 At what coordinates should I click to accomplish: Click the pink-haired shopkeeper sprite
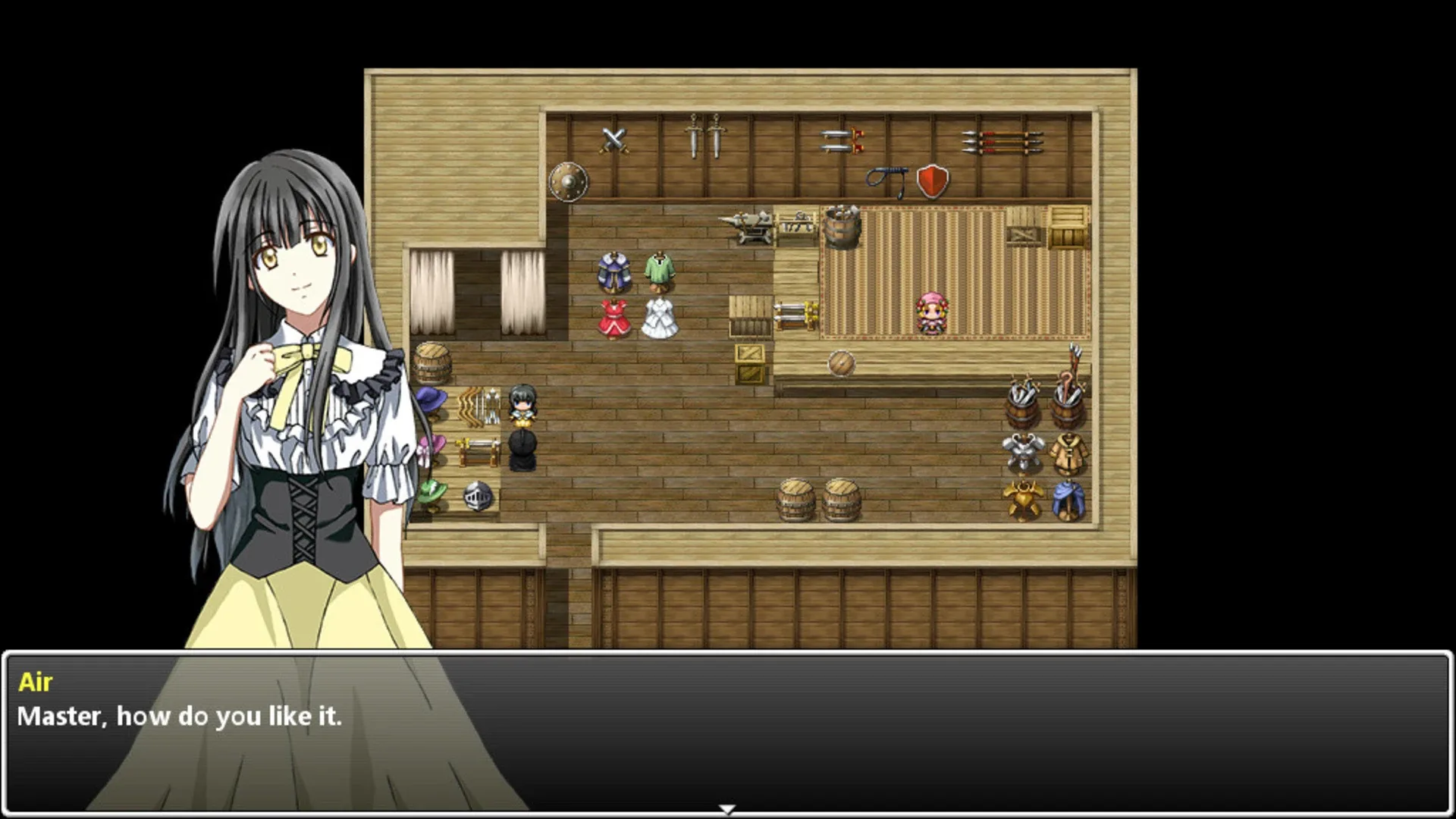pyautogui.click(x=930, y=314)
